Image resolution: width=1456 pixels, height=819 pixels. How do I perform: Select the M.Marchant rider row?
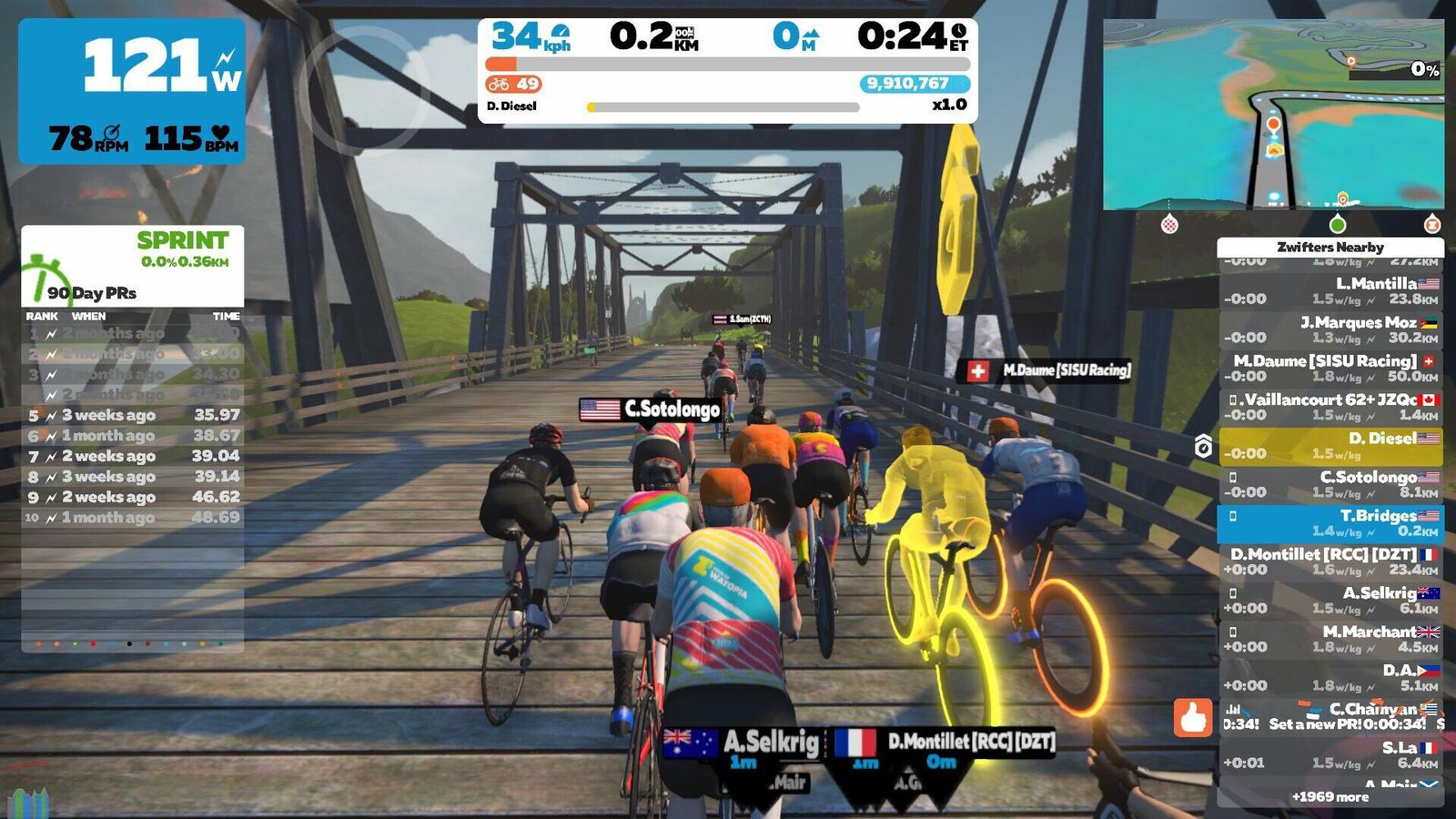click(x=1330, y=639)
